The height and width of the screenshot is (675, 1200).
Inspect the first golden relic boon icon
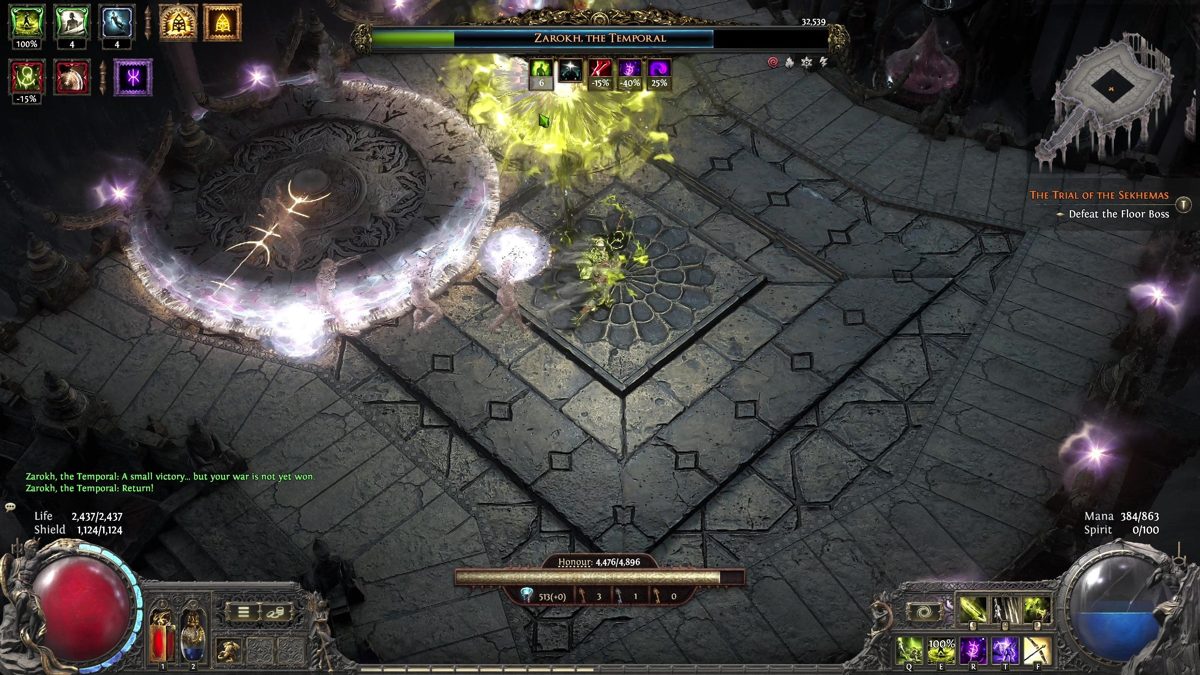coord(178,22)
